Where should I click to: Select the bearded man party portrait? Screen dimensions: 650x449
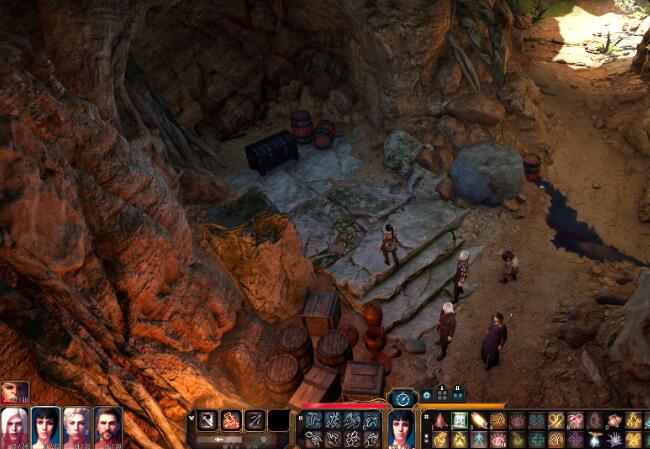point(108,427)
